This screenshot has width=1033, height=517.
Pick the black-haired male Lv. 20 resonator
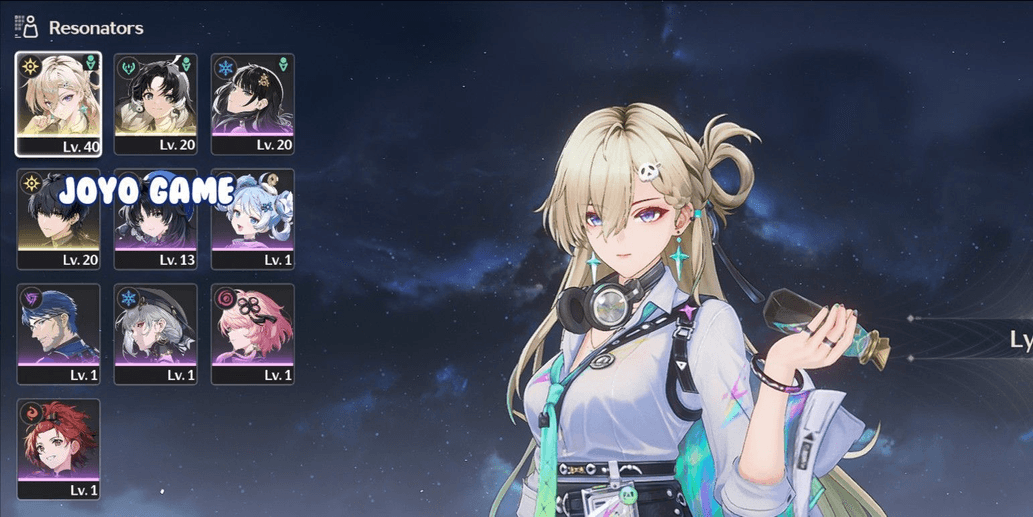(x=58, y=219)
